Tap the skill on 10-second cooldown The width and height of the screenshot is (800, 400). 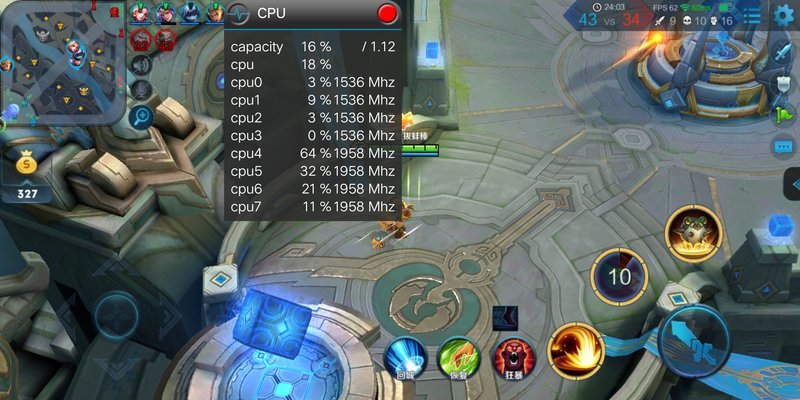click(x=620, y=277)
